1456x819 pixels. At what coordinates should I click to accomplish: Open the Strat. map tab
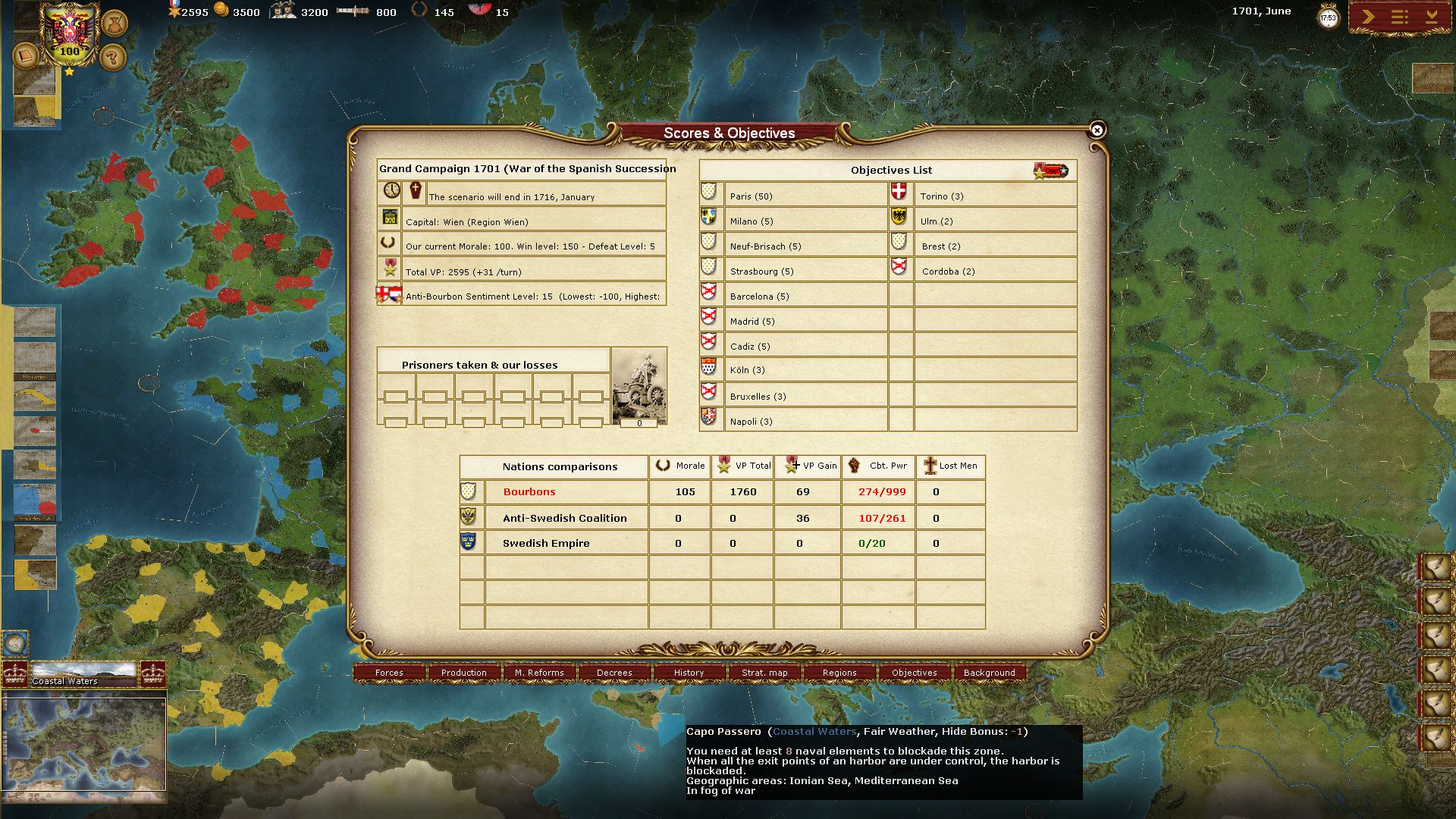(x=763, y=673)
